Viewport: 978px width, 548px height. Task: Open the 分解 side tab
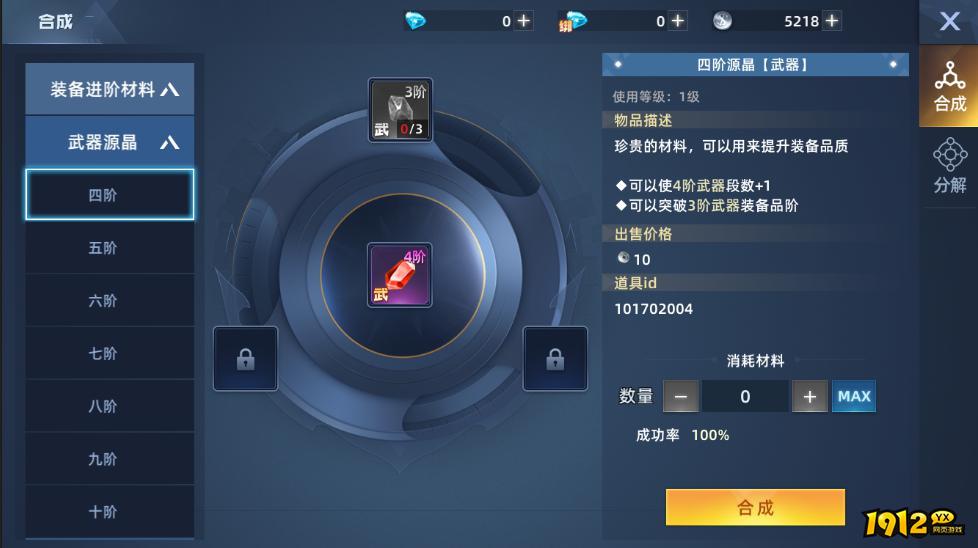(x=949, y=167)
